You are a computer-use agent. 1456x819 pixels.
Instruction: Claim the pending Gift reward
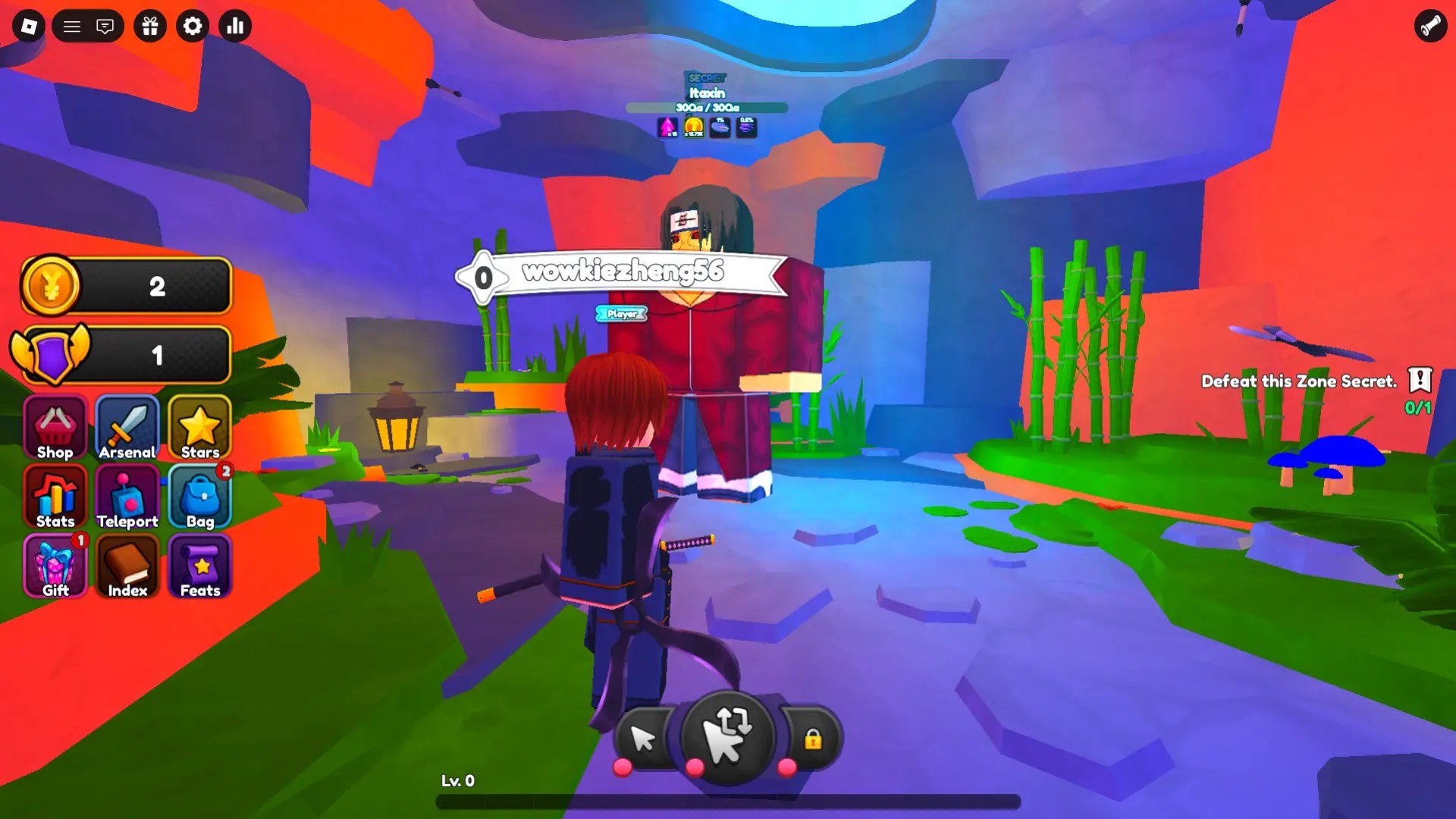tap(54, 566)
